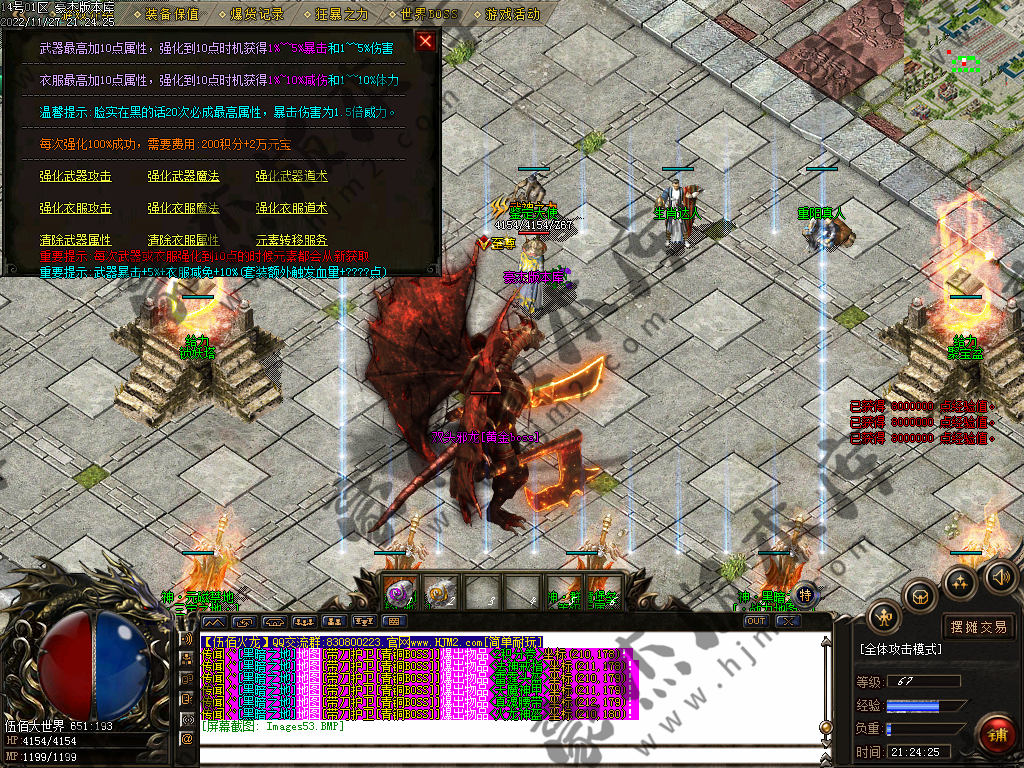Click the OUT button above chat

click(x=757, y=621)
